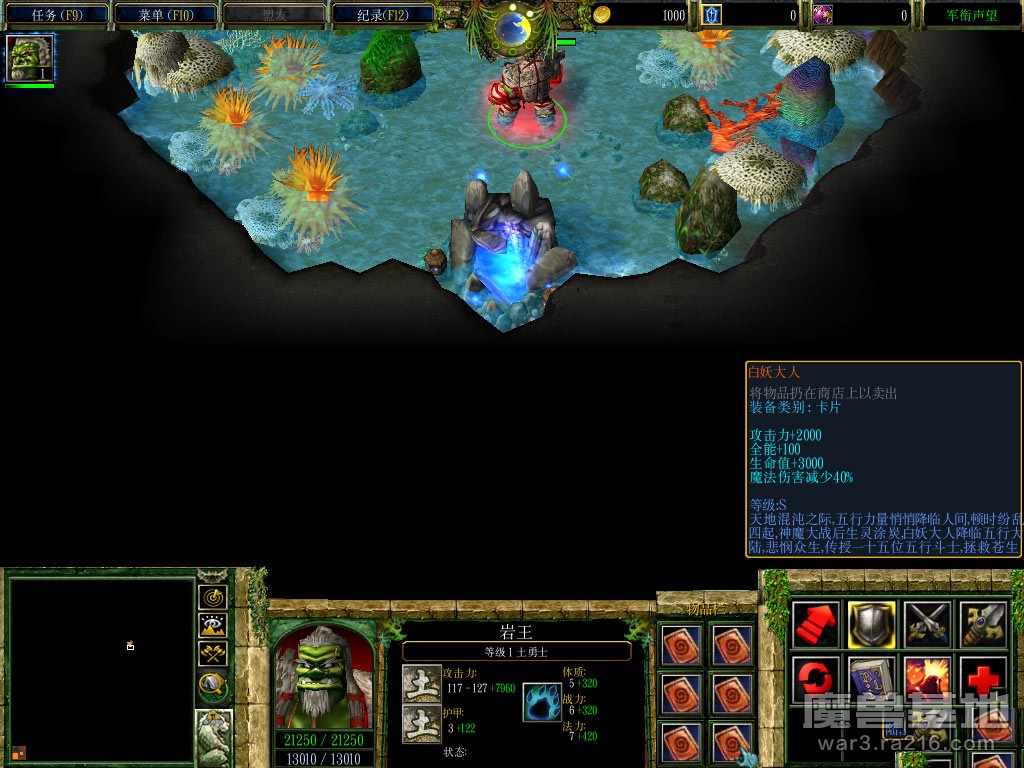Open the red cross hero skills
1024x768 pixels.
click(x=983, y=681)
